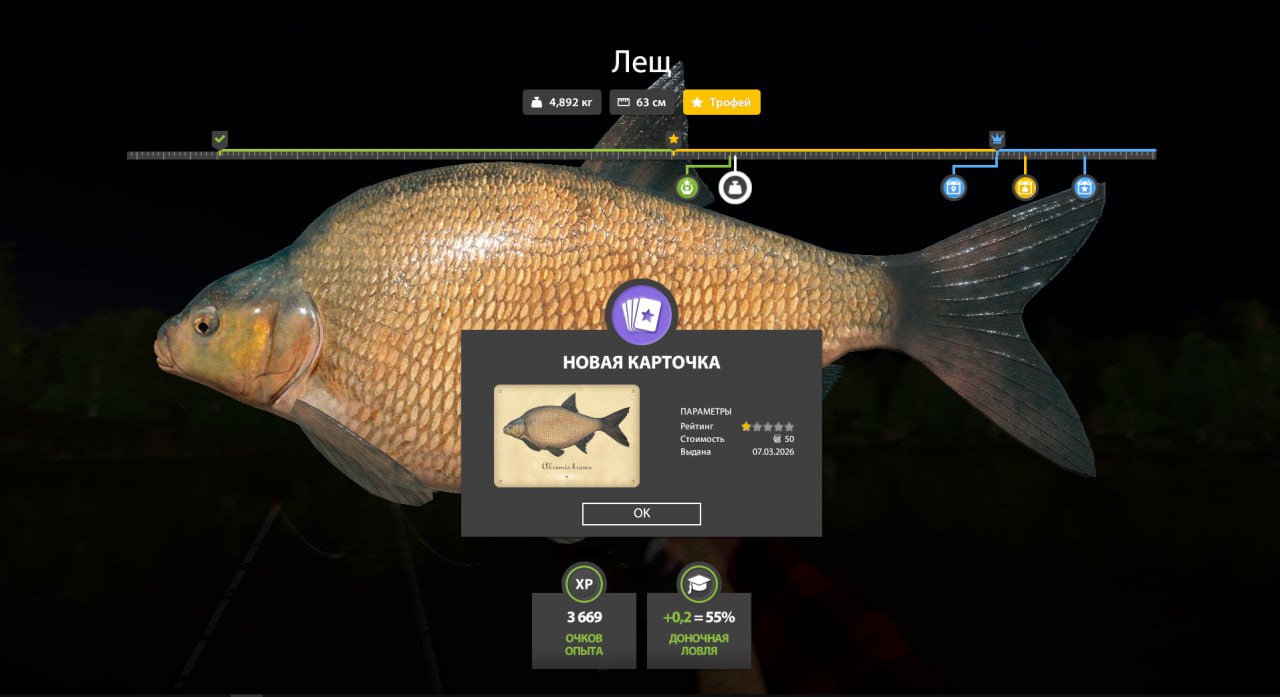
Task: Select the blue calendar marker with star
Action: click(x=1085, y=187)
